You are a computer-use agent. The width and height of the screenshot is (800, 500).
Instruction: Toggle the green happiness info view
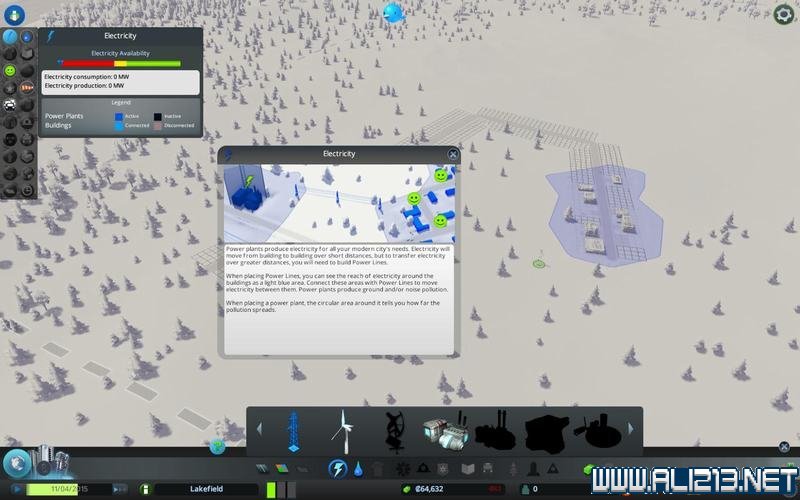click(10, 71)
